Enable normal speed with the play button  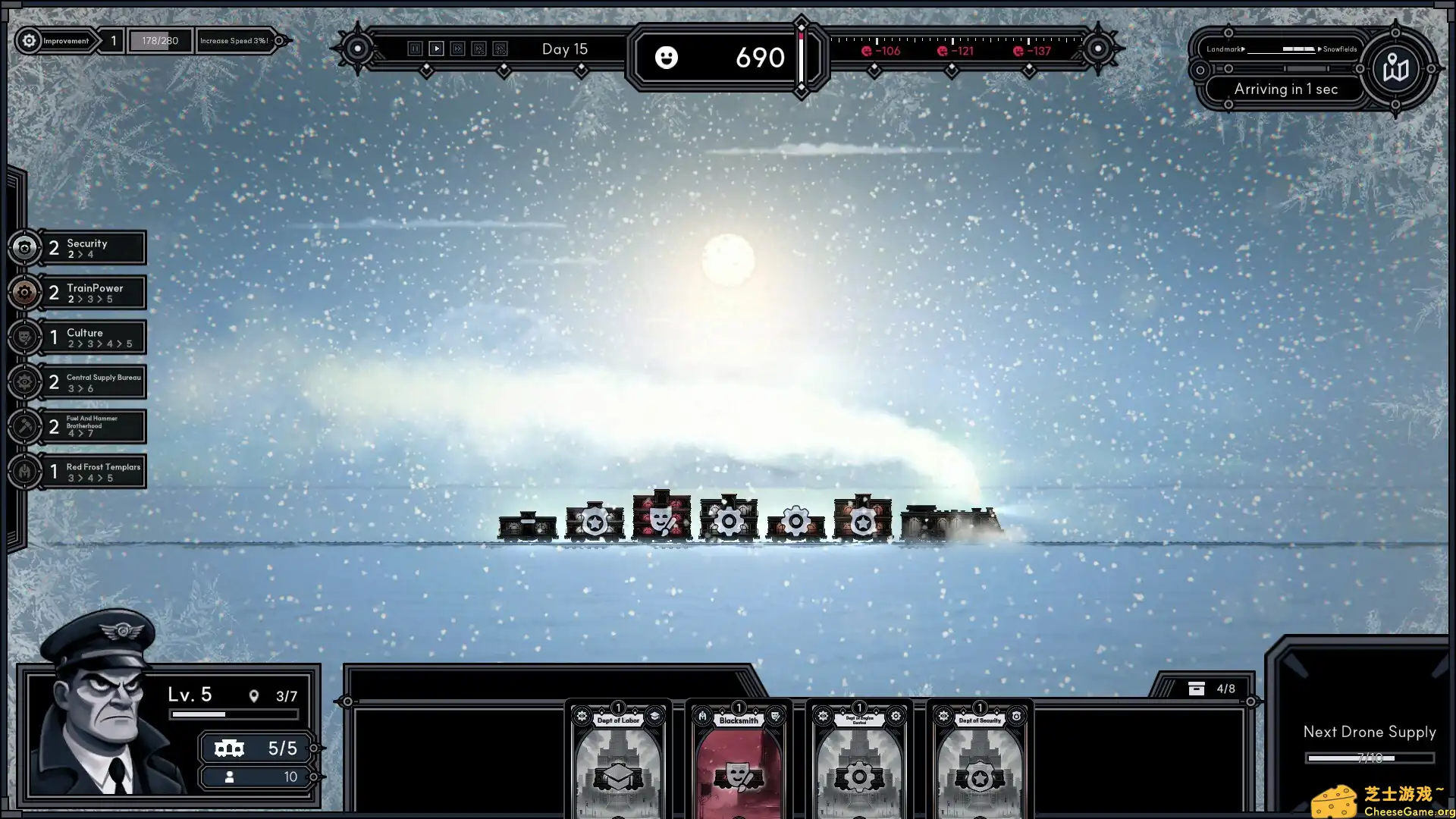(437, 49)
